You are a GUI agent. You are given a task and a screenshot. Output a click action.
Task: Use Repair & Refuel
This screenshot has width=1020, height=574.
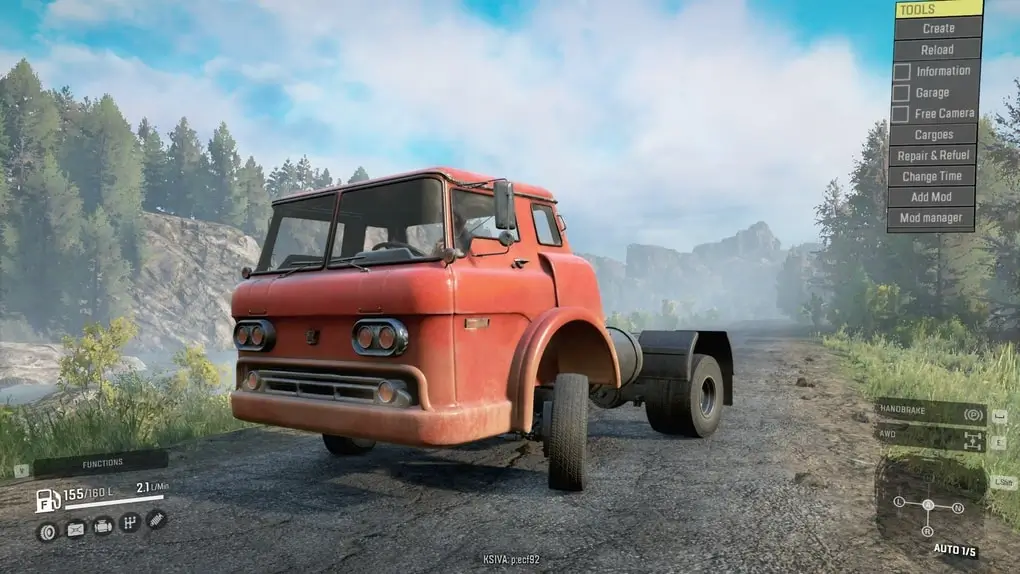931,155
